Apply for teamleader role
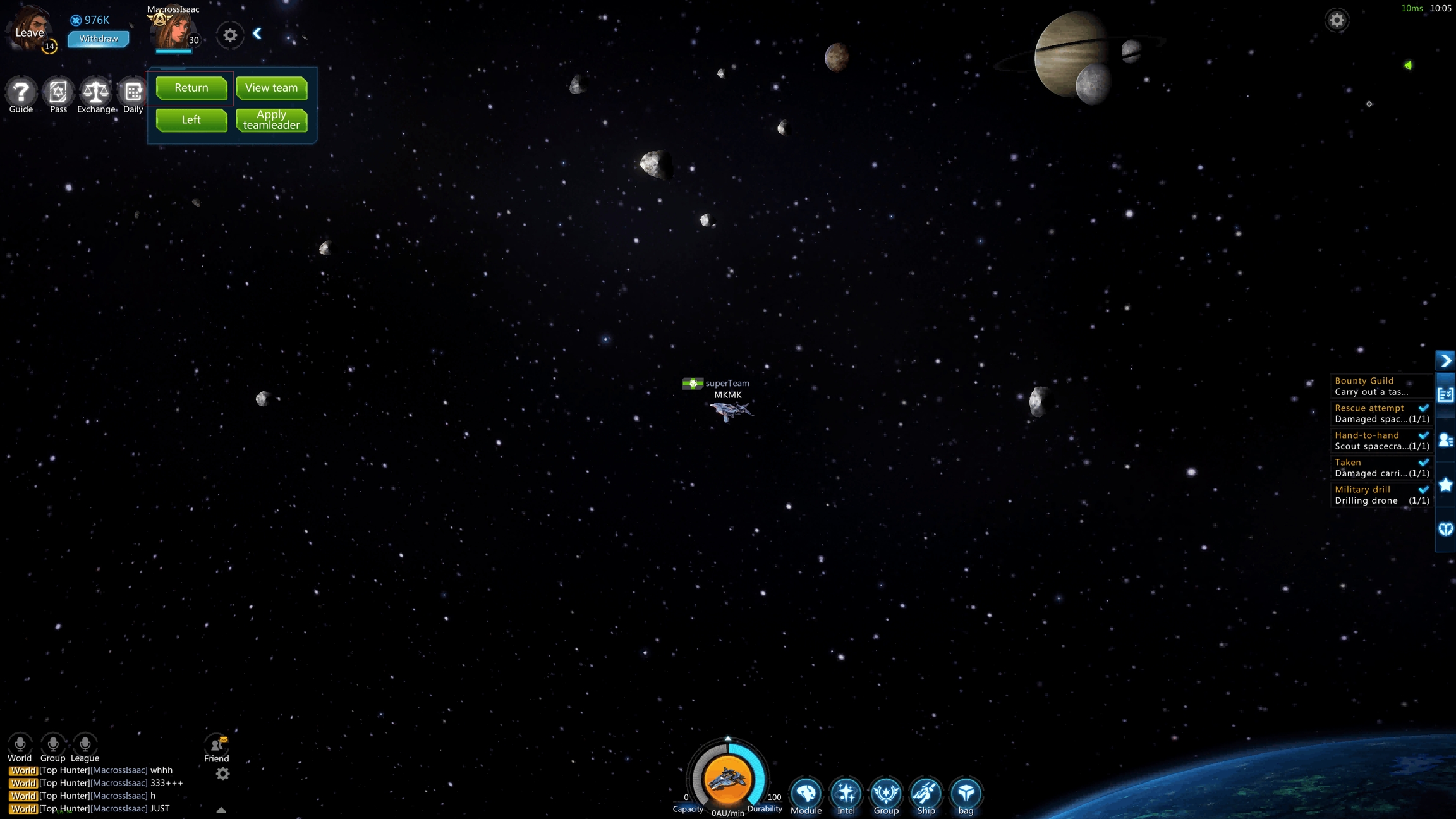 pos(271,120)
